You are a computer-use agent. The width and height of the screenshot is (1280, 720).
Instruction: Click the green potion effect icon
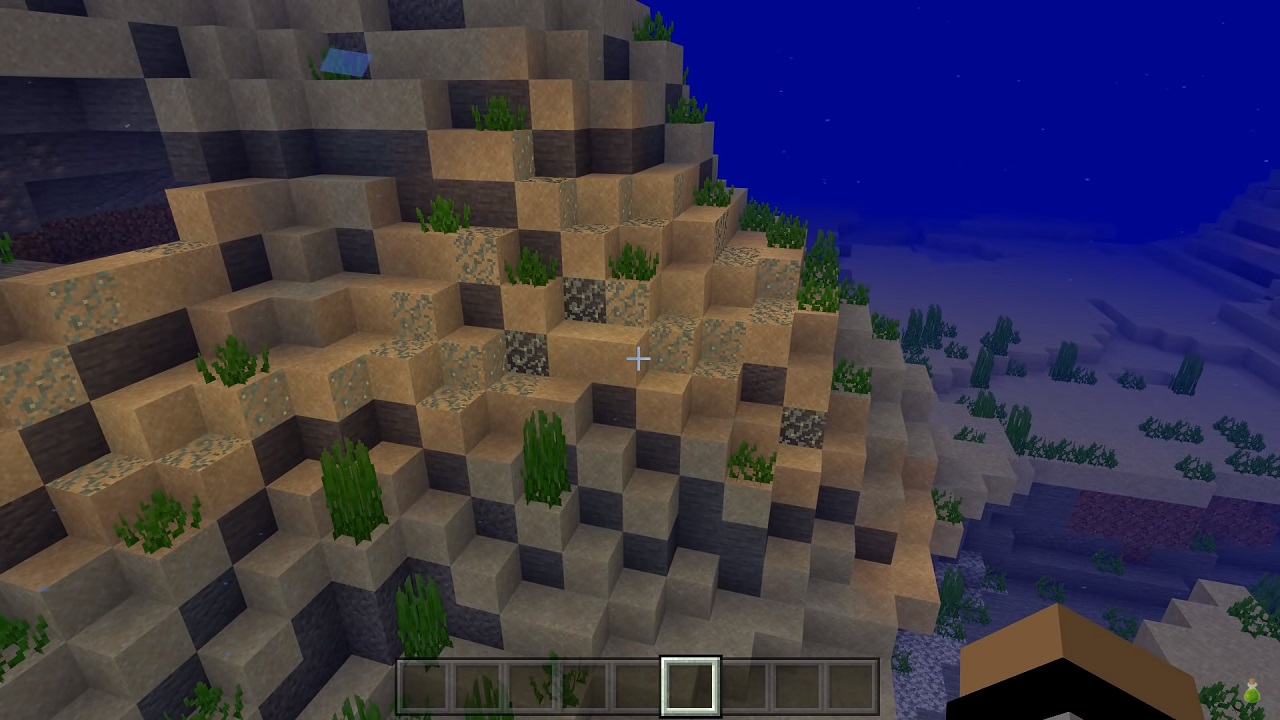coord(1252,692)
